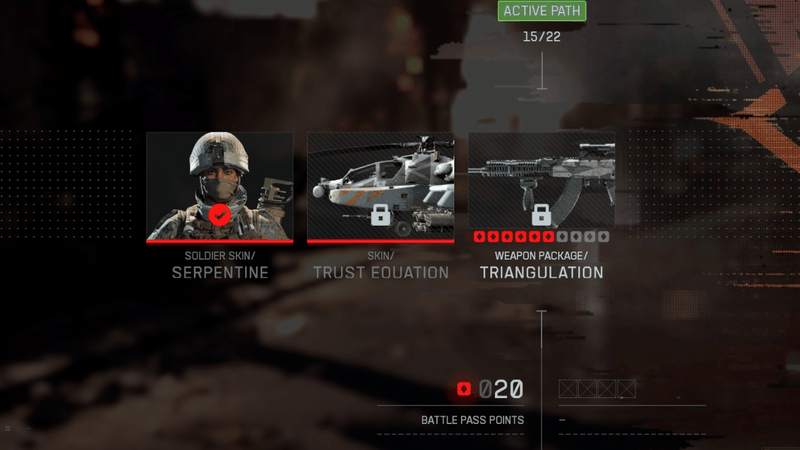
Task: Click the Active Path green badge
Action: coord(541,12)
